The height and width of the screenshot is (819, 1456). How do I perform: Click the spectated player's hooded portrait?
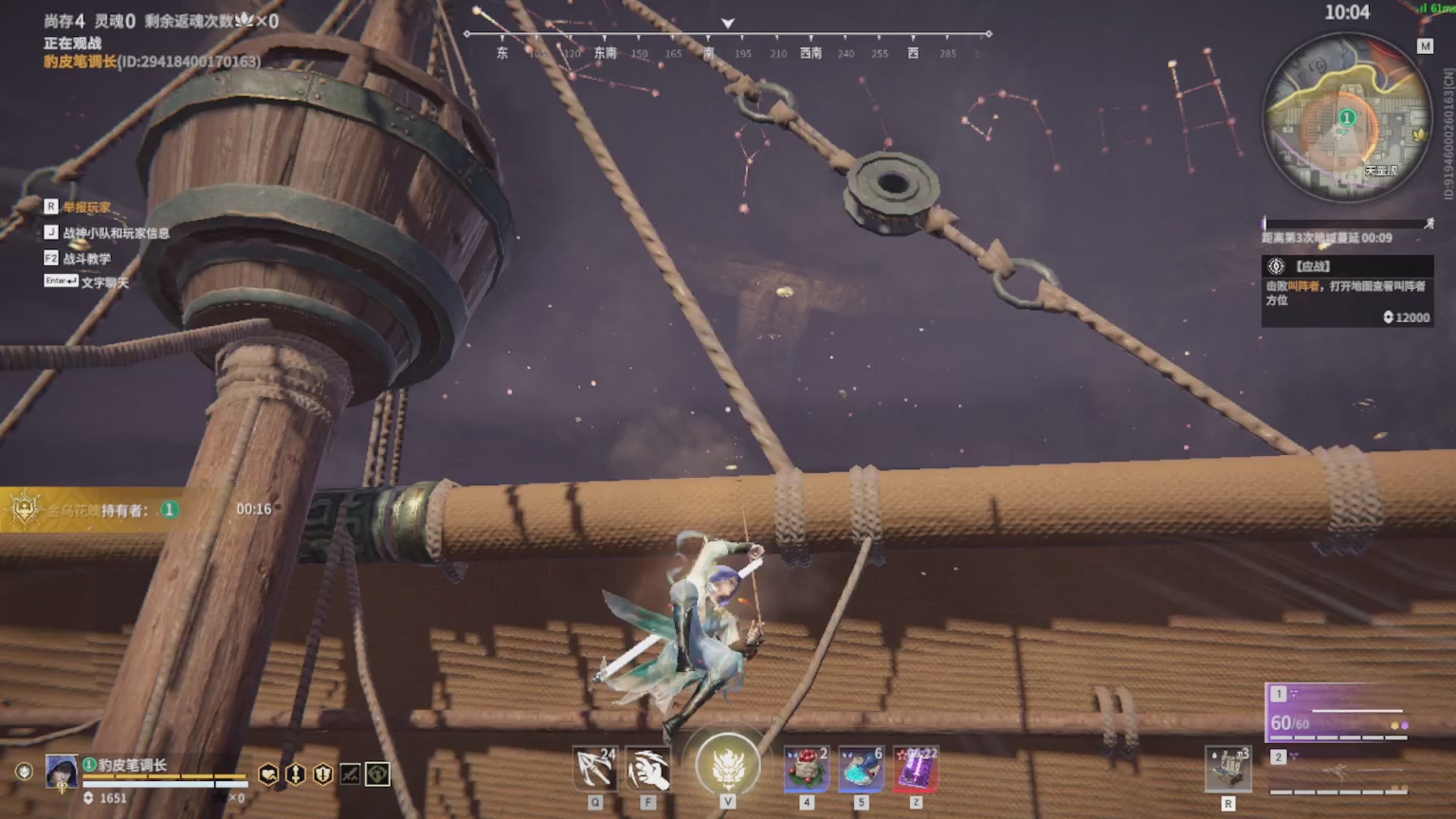tap(62, 772)
